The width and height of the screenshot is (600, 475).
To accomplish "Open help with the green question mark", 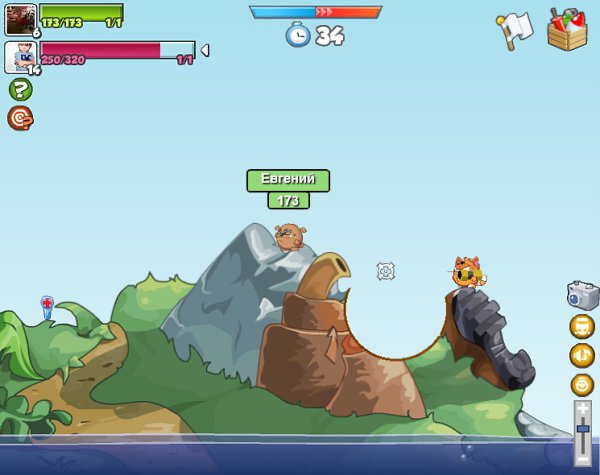I will pyautogui.click(x=20, y=89).
